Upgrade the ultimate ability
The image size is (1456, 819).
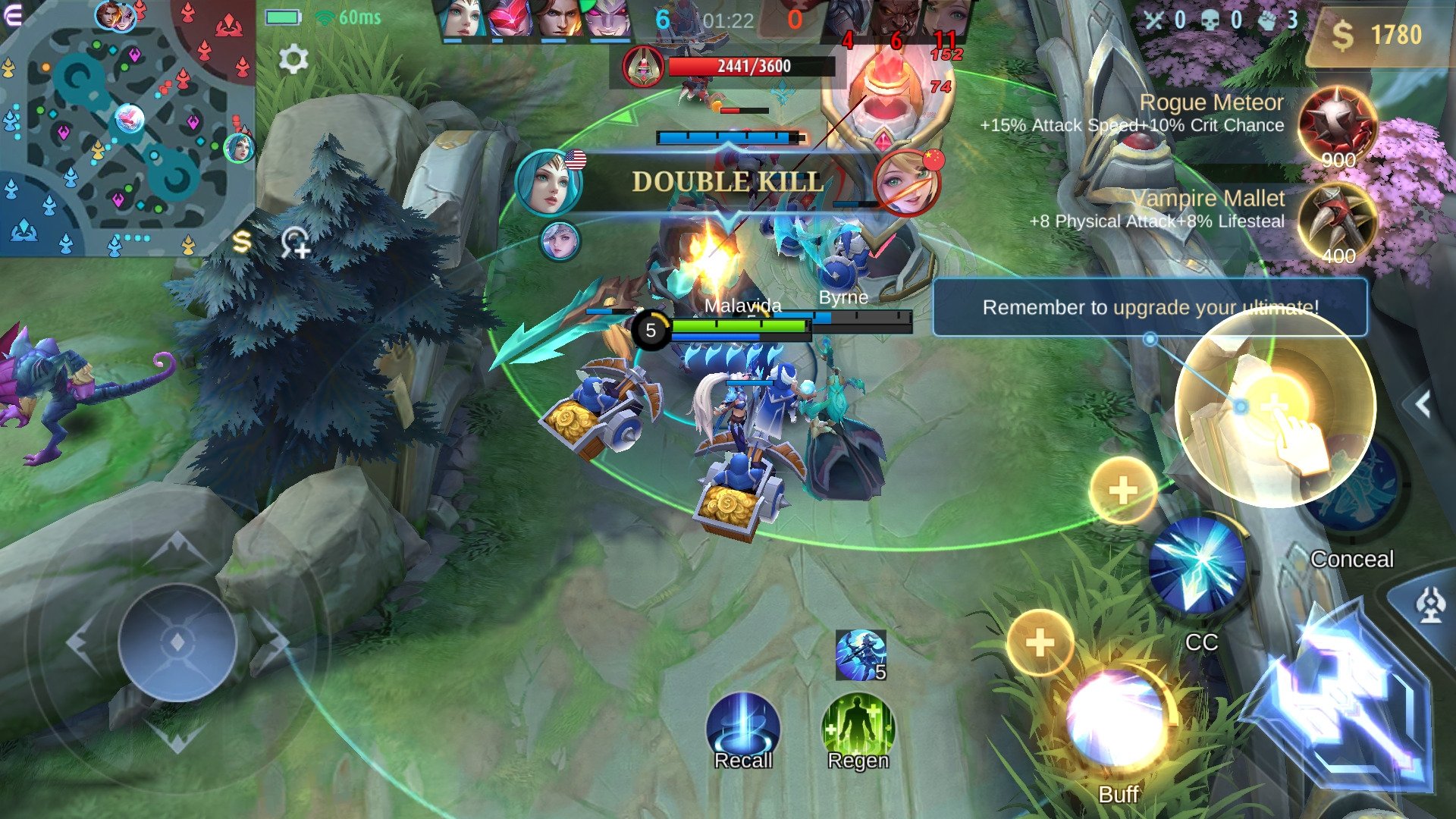1275,407
